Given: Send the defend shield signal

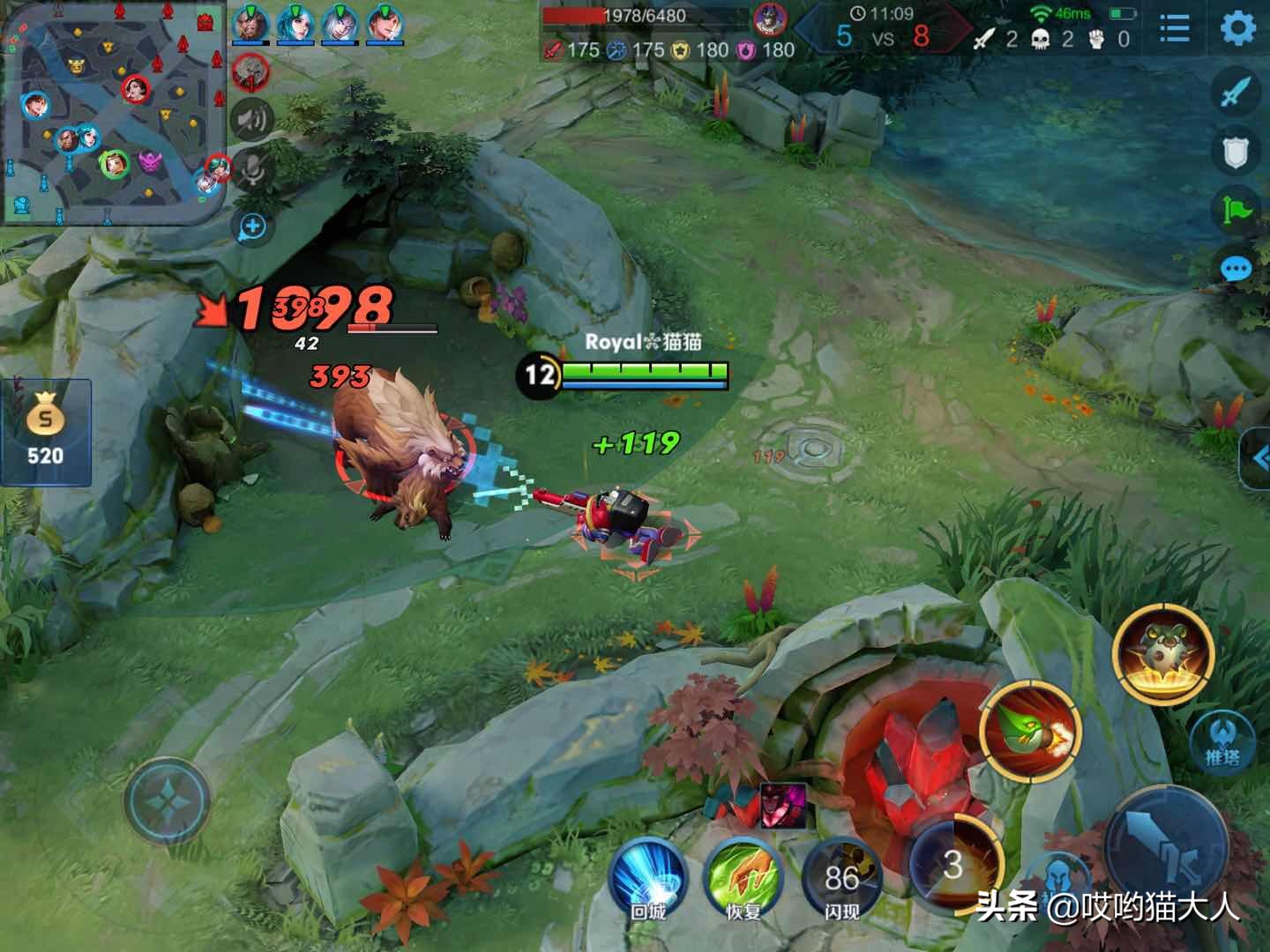Looking at the screenshot, I should [1236, 152].
